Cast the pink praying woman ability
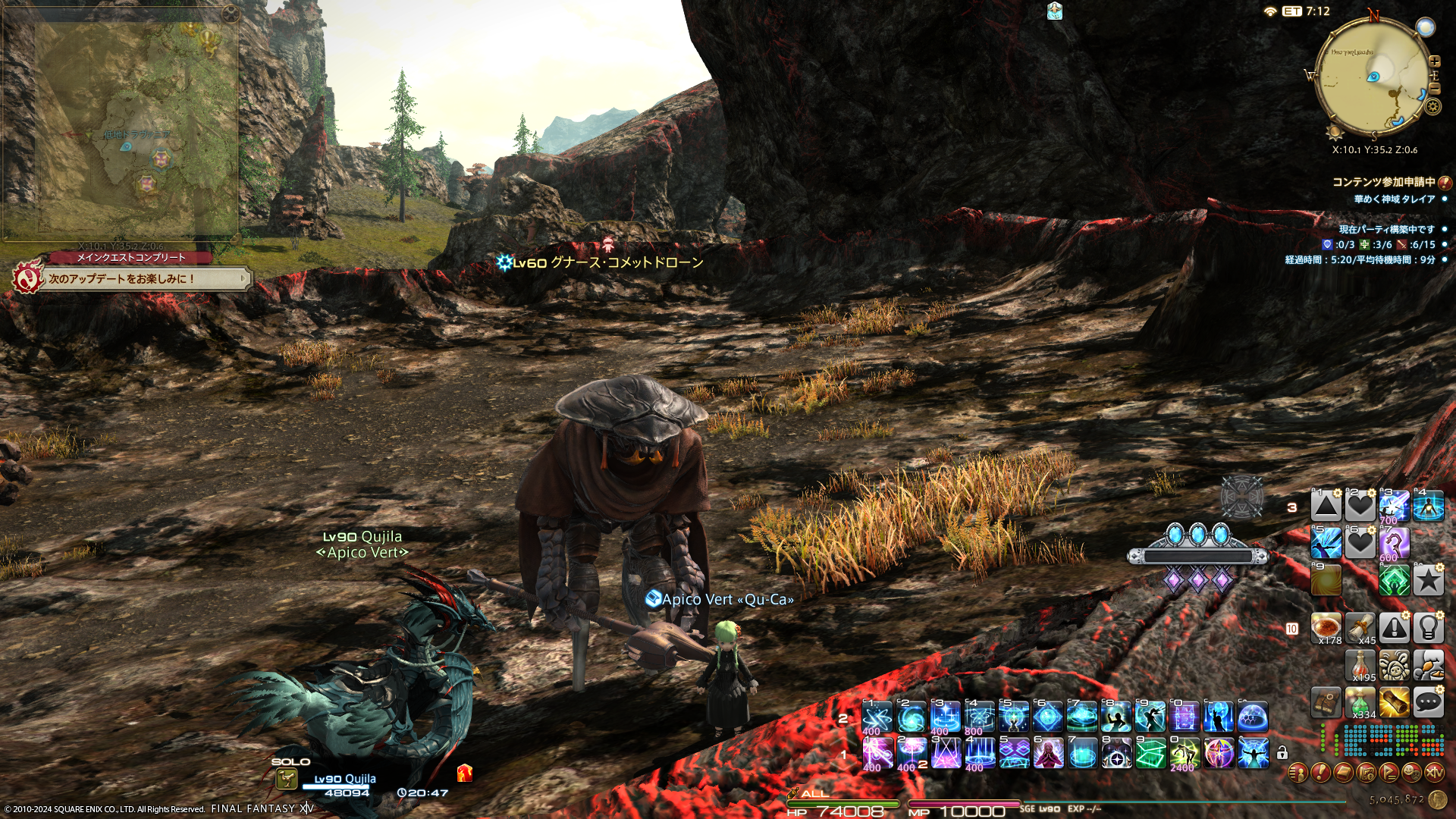This screenshot has width=1456, height=819. coord(1047,753)
